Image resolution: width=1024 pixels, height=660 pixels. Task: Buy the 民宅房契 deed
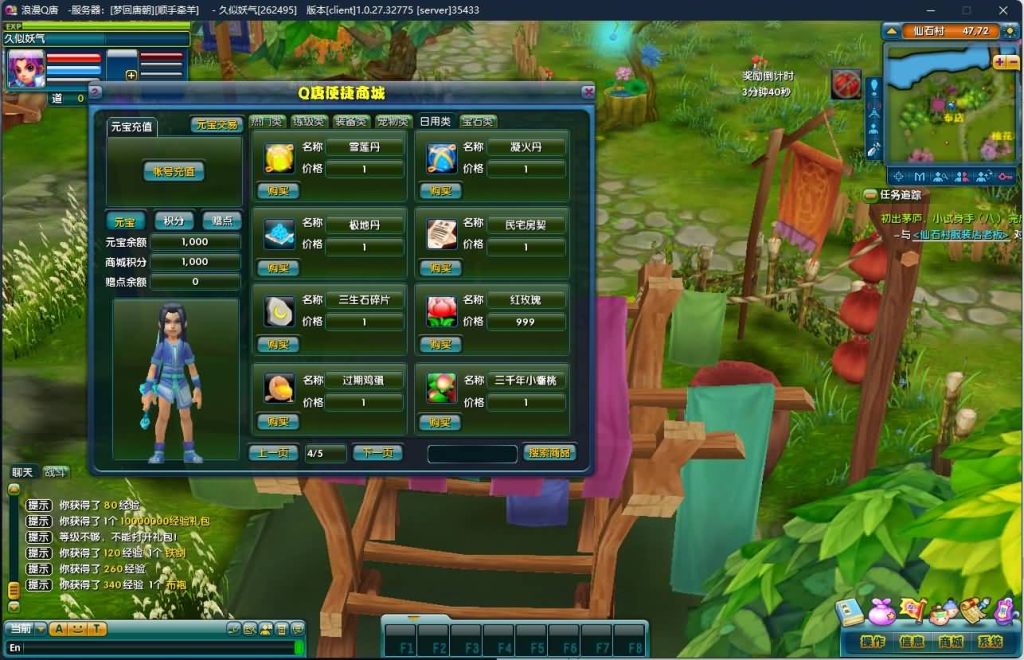[x=441, y=268]
